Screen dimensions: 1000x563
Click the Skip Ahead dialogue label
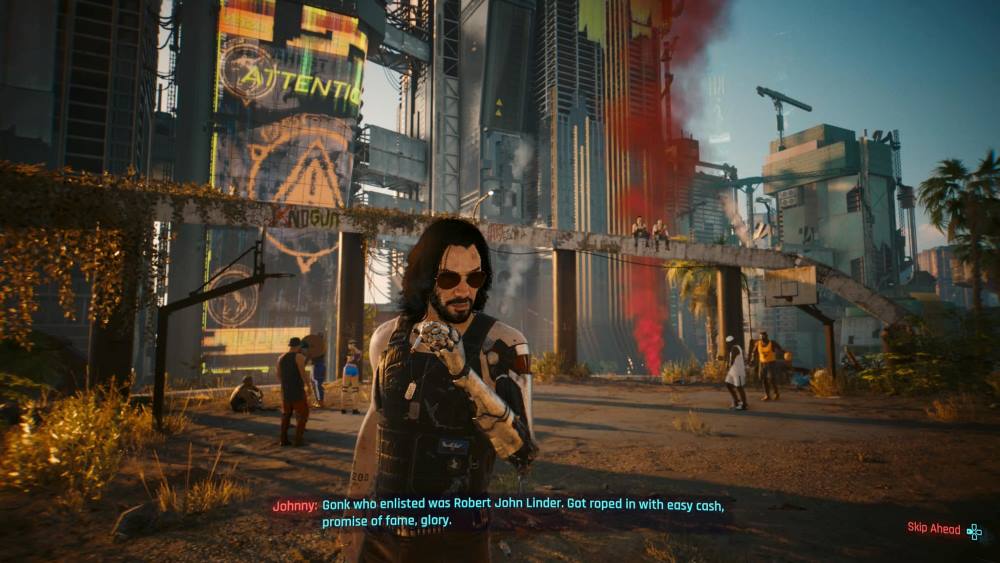[x=934, y=529]
